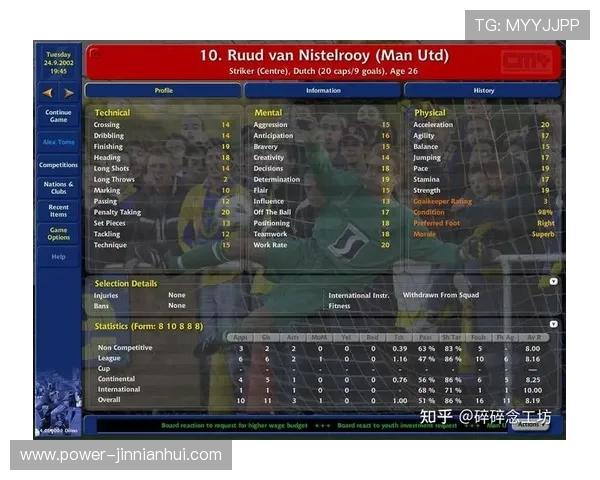Open the Alex Toms manager menu
The image size is (600, 480).
(58, 142)
